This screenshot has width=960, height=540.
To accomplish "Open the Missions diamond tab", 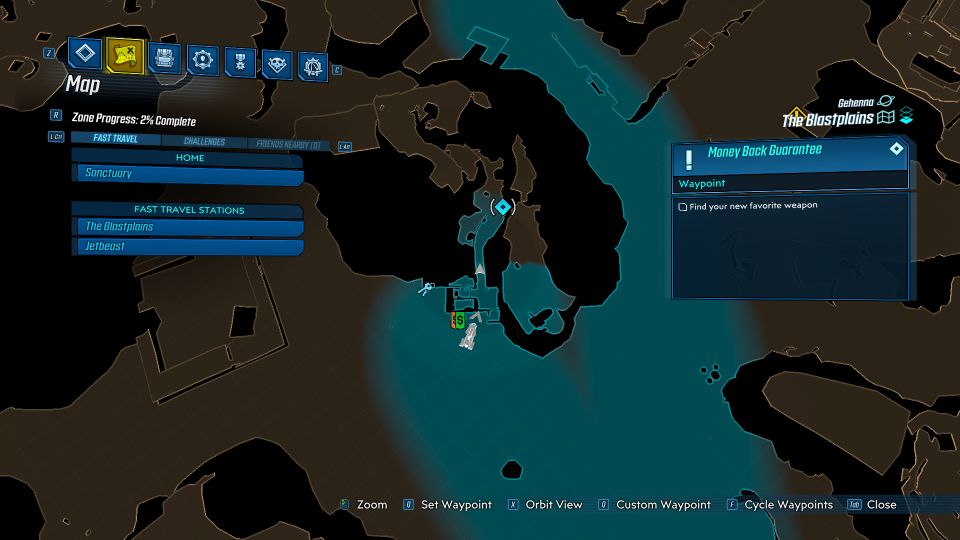I will [x=85, y=54].
